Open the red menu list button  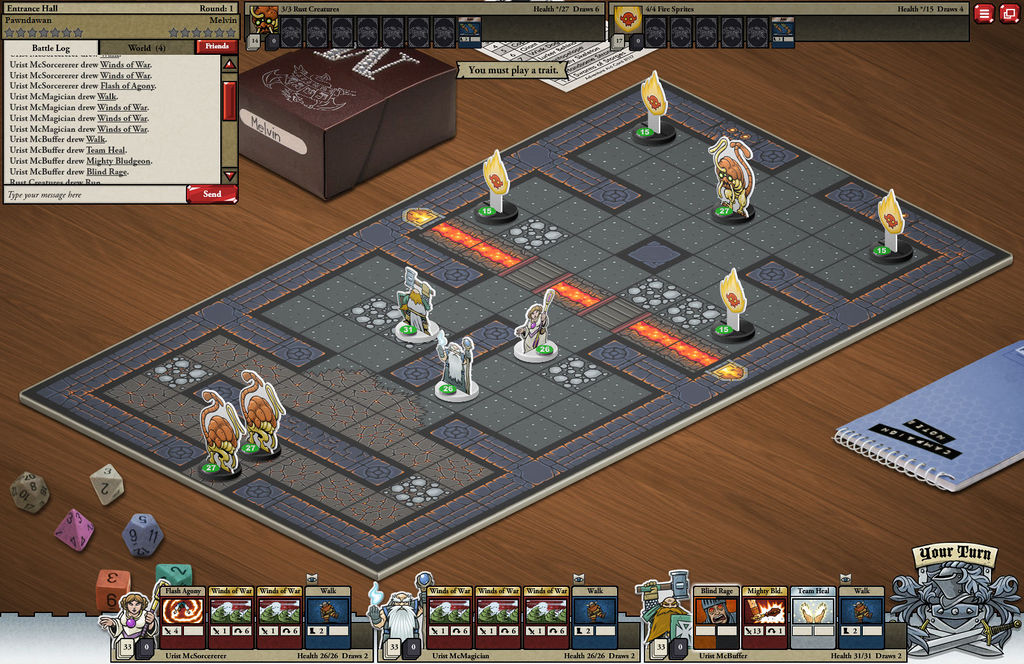click(x=984, y=13)
